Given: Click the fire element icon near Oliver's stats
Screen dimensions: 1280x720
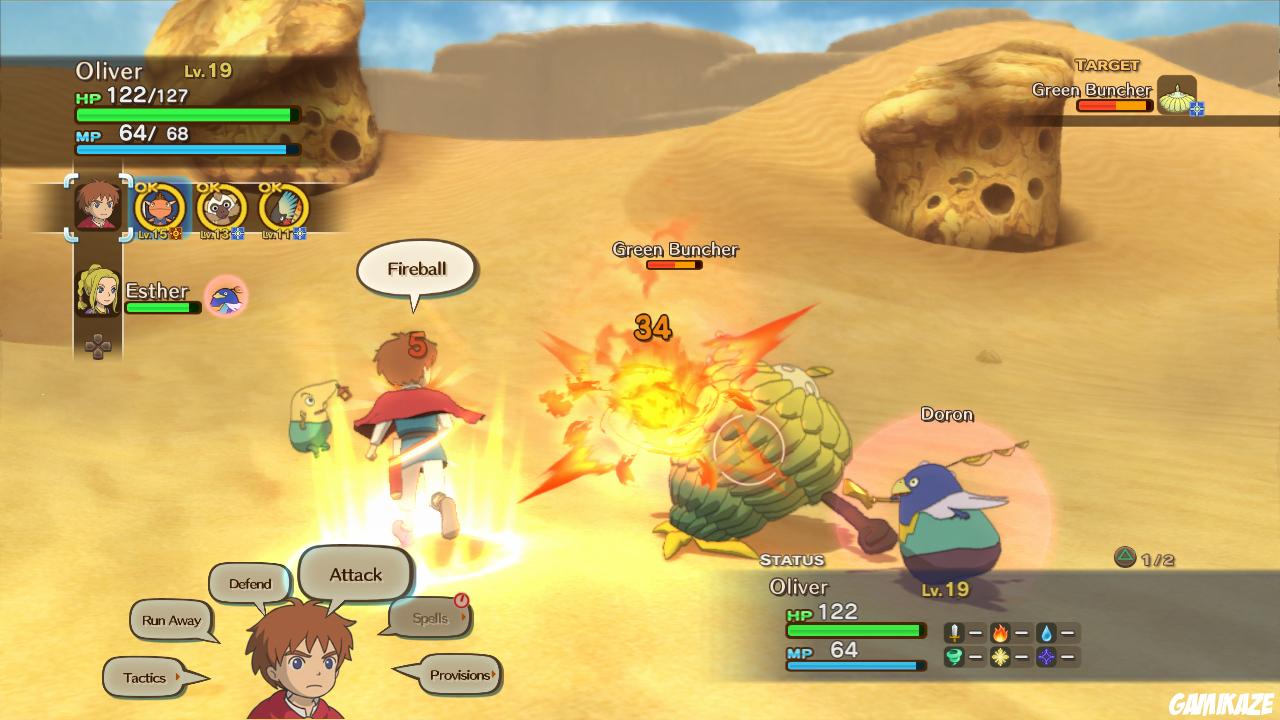Looking at the screenshot, I should (x=1000, y=632).
